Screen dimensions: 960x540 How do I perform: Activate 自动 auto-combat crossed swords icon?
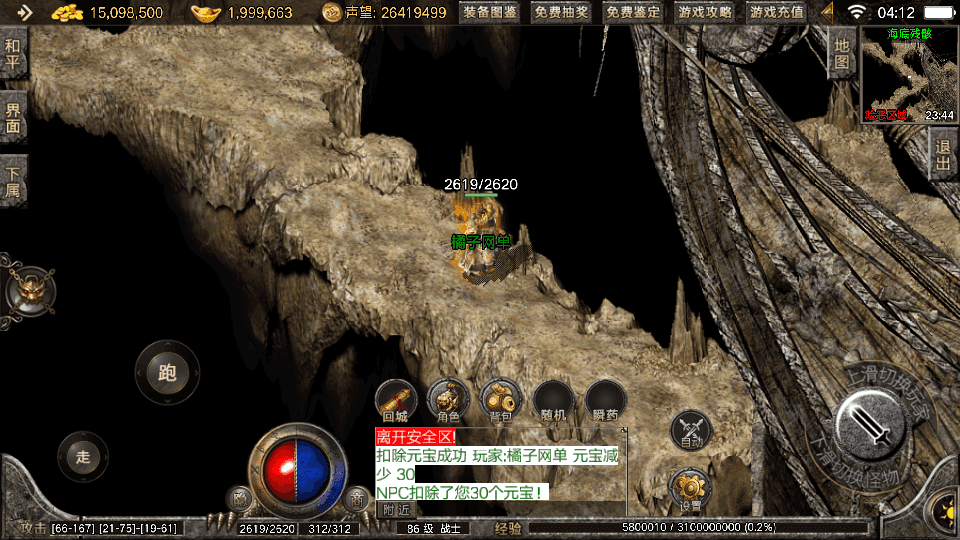coord(690,429)
